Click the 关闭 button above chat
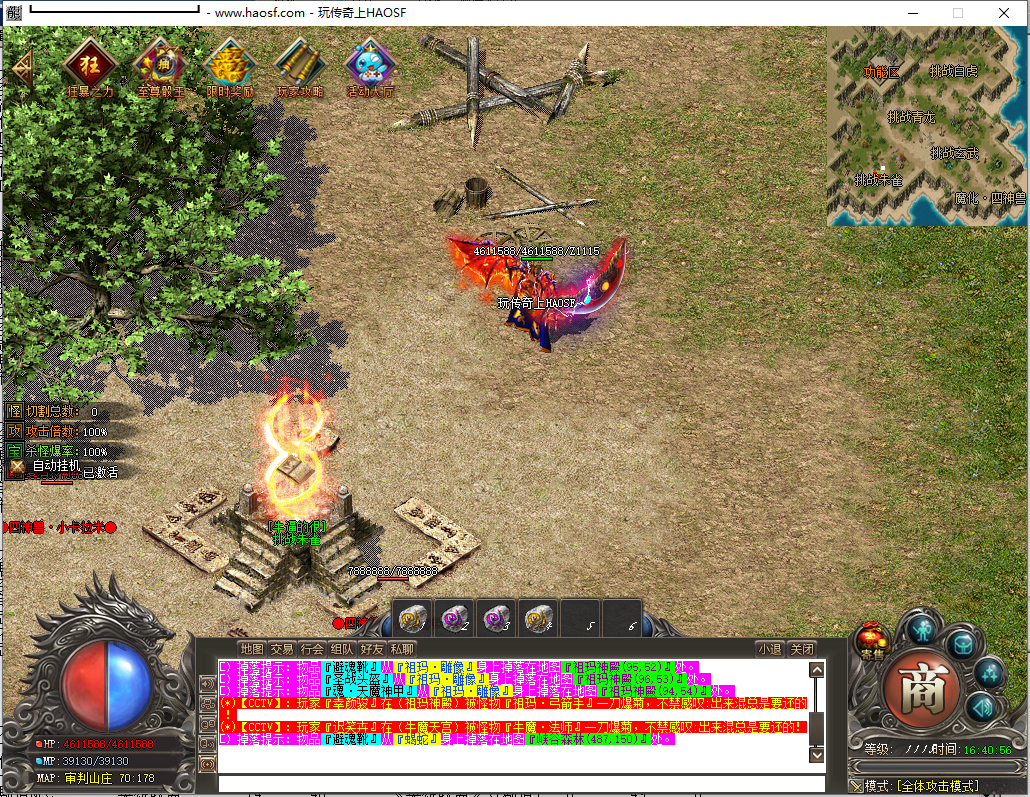 [802, 648]
